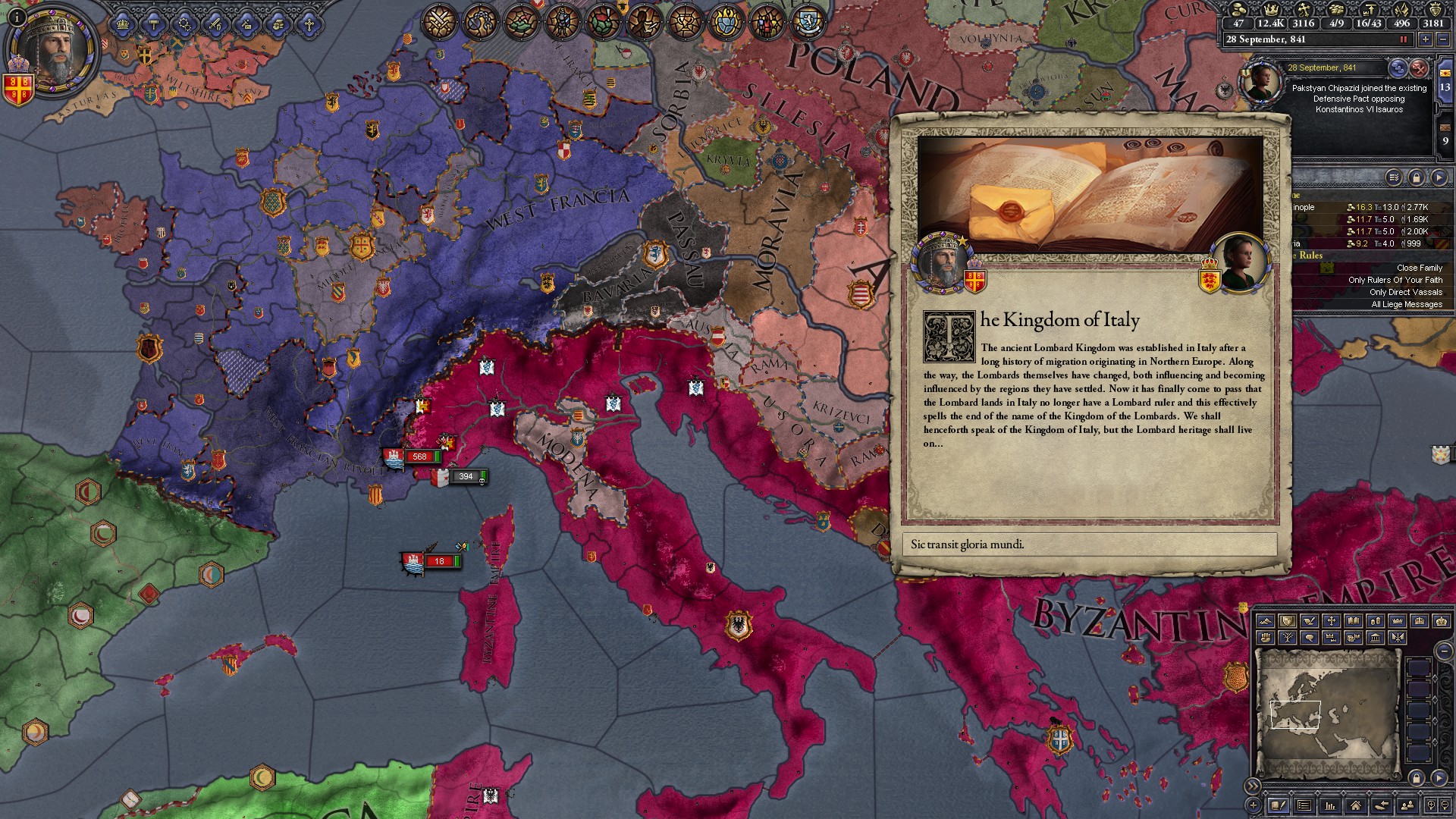Dismiss the Defensive Pact message

[x=1419, y=68]
